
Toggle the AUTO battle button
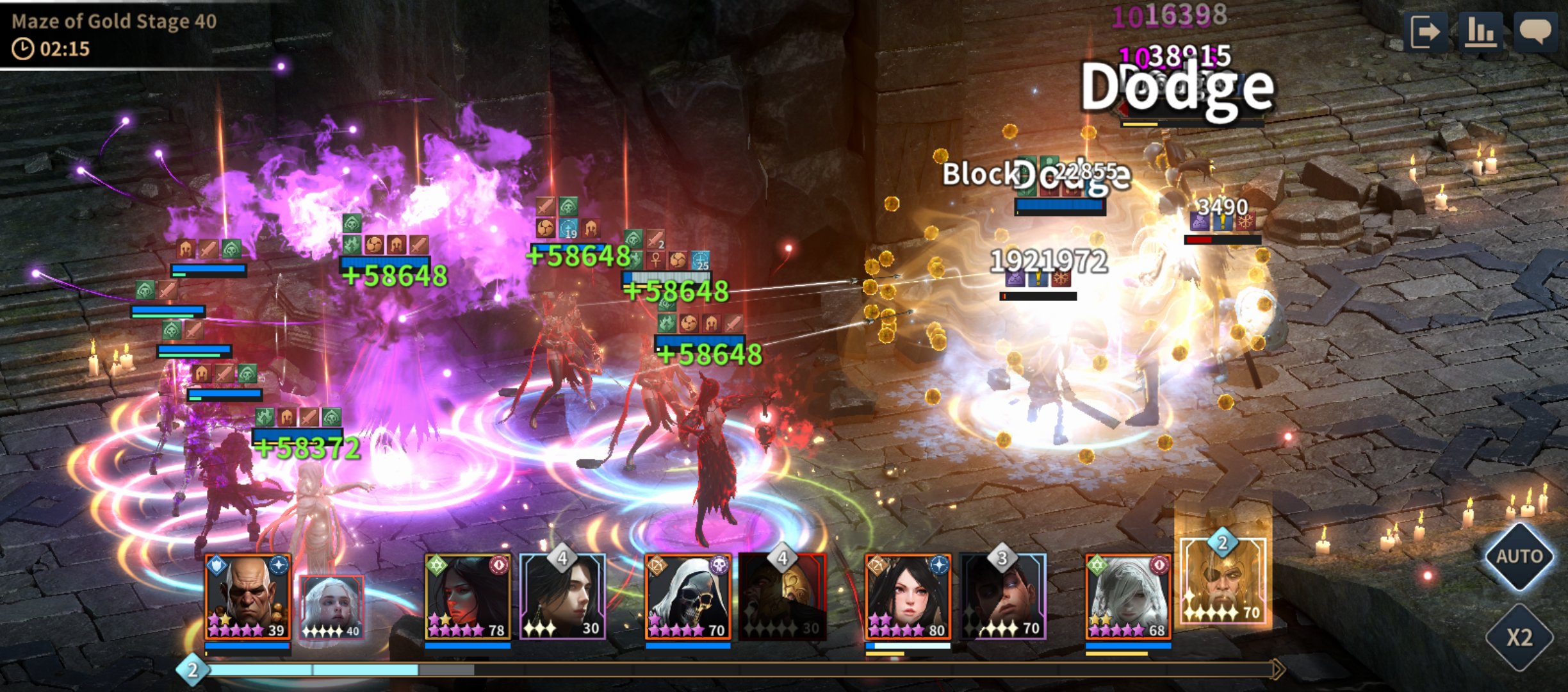[x=1519, y=556]
